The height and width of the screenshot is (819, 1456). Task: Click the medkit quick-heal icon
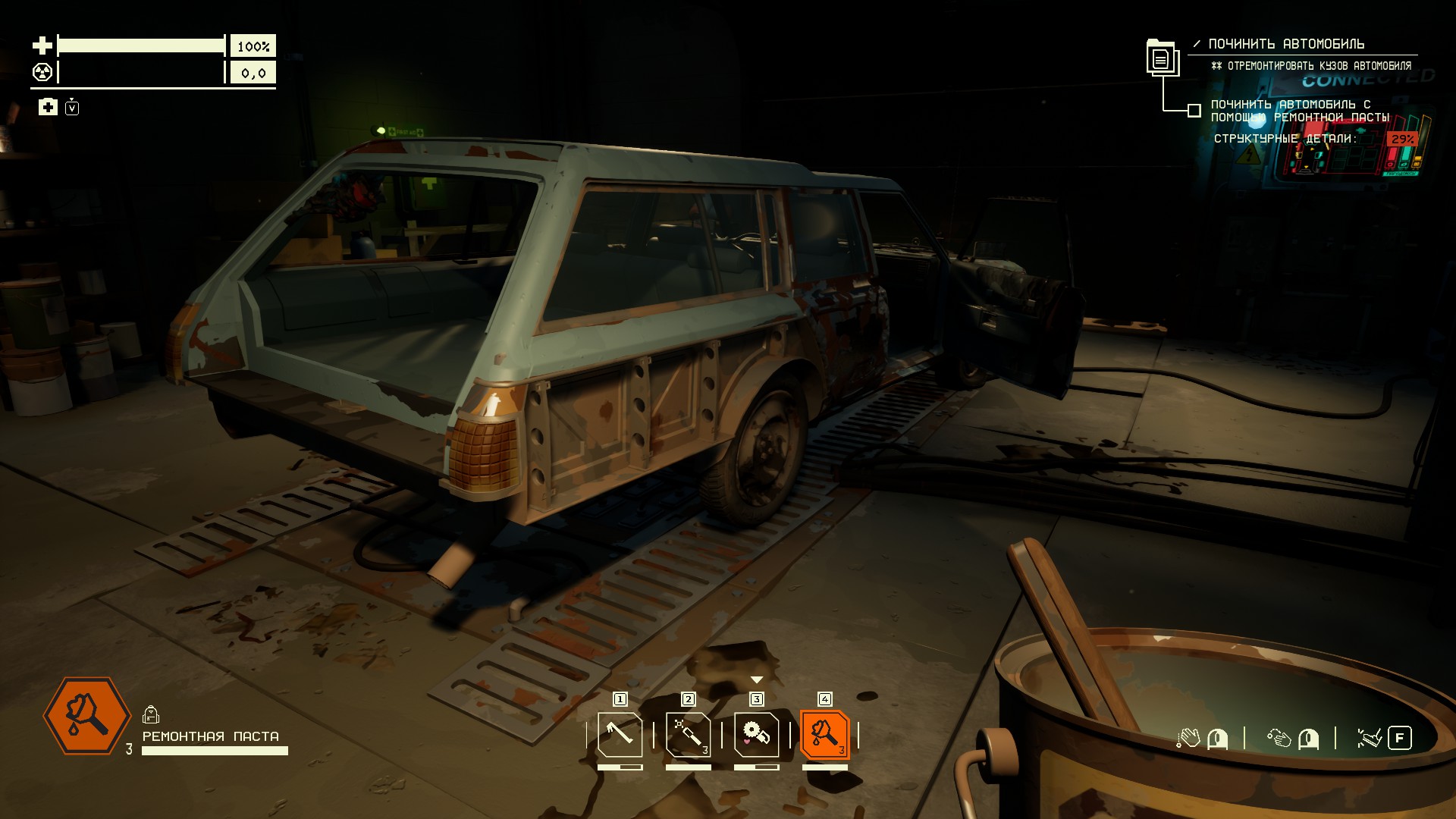(48, 107)
